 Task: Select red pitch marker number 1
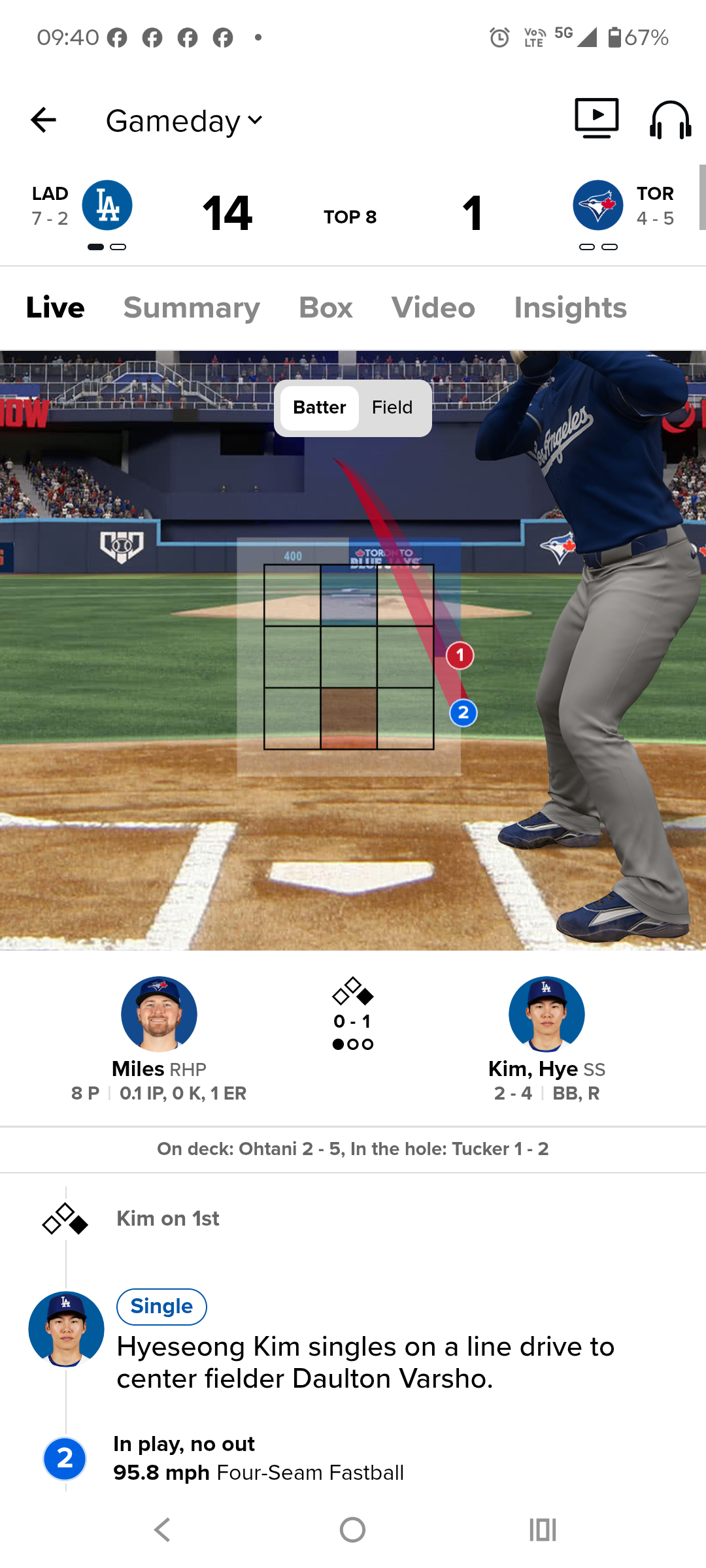point(460,655)
